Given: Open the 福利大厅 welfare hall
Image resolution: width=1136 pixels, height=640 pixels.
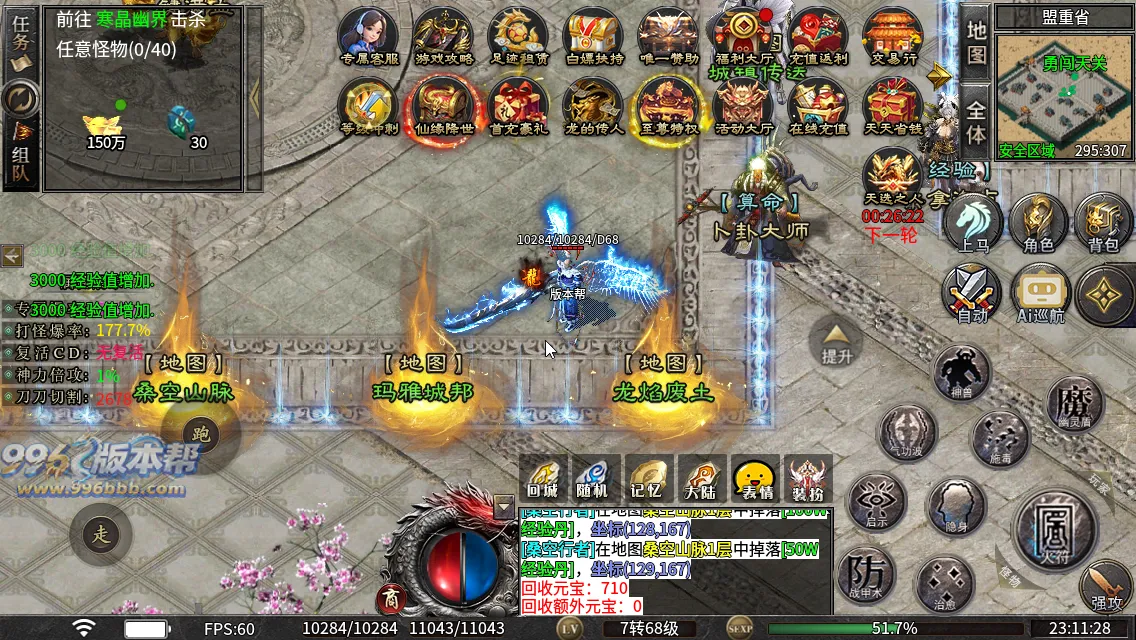Looking at the screenshot, I should coord(744,35).
